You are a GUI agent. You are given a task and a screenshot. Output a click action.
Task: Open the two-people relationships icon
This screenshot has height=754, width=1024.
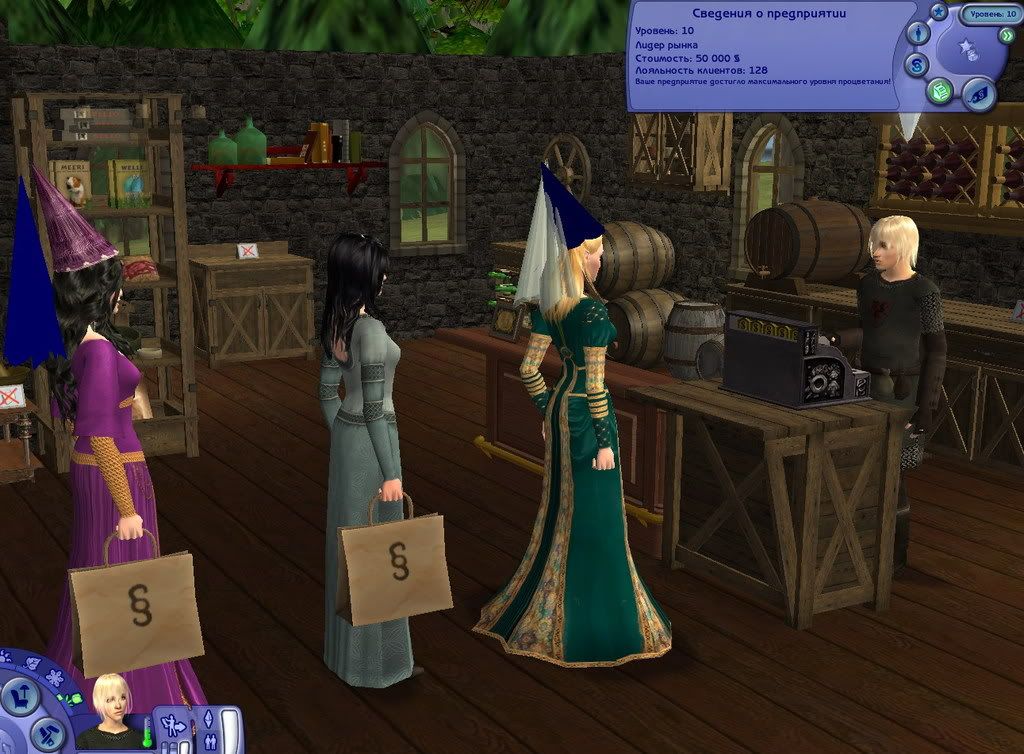tap(208, 742)
